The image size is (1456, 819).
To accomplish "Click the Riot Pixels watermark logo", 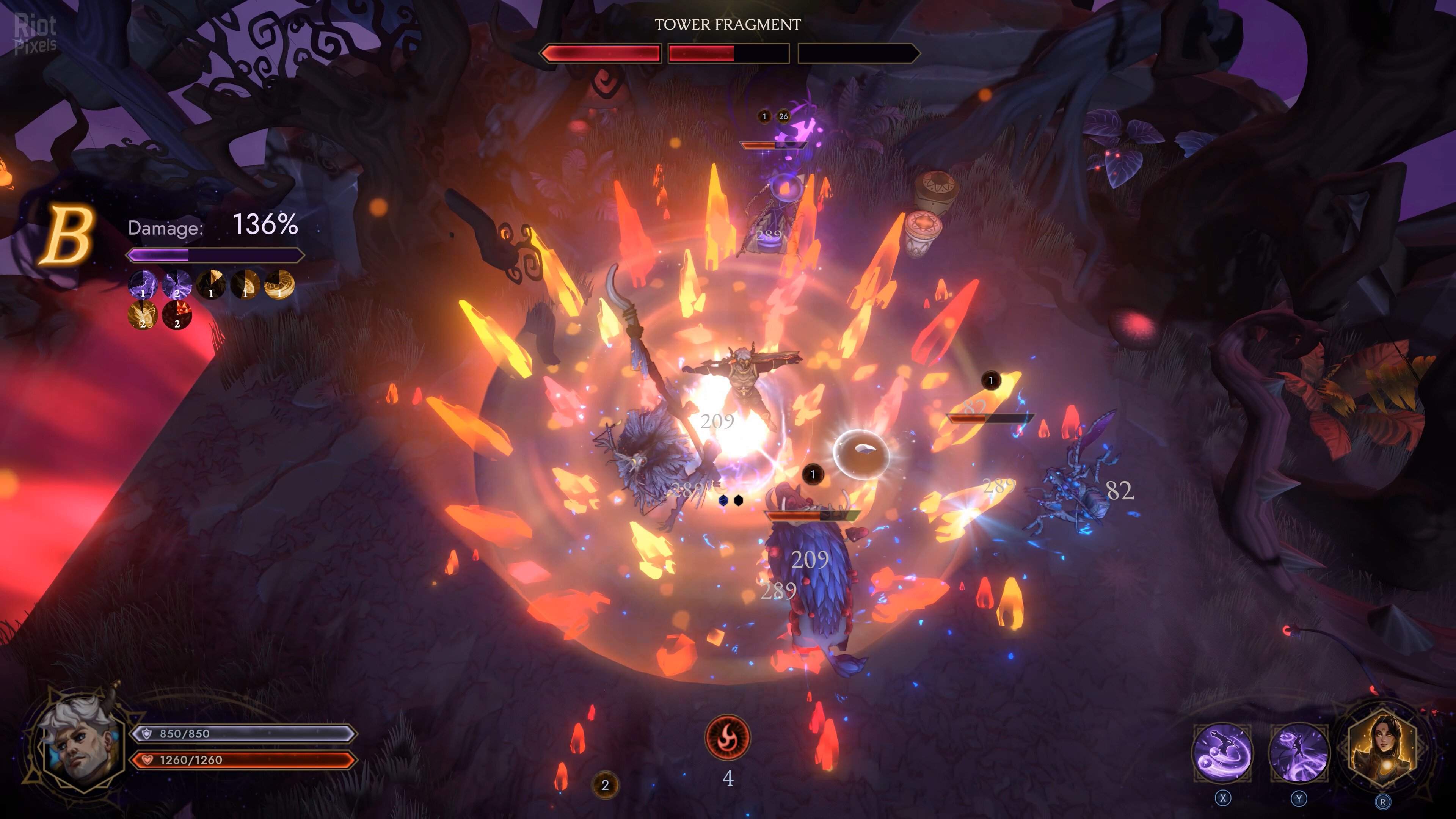I will point(35,34).
